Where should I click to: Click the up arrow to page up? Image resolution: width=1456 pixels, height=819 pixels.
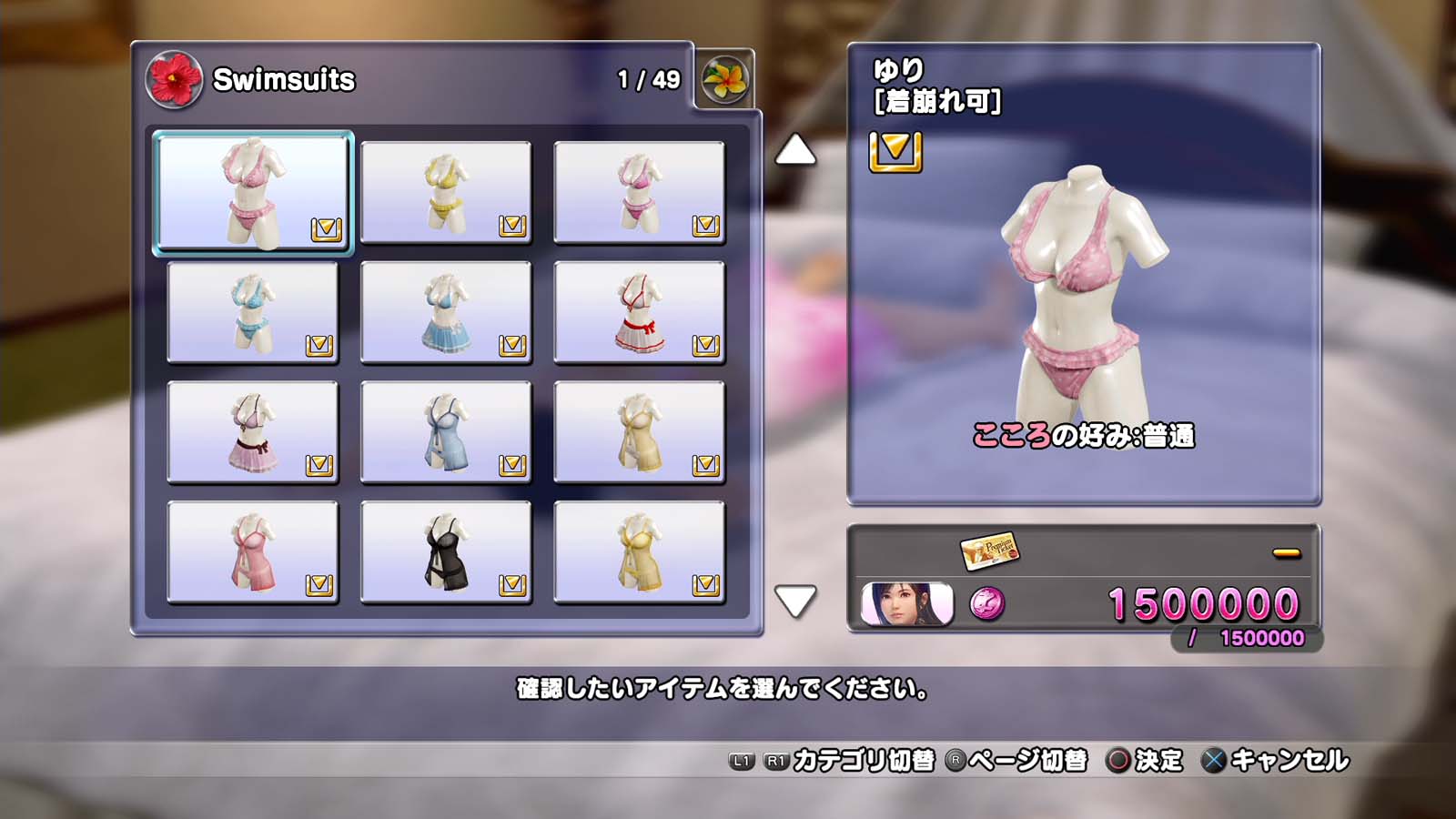tap(794, 150)
